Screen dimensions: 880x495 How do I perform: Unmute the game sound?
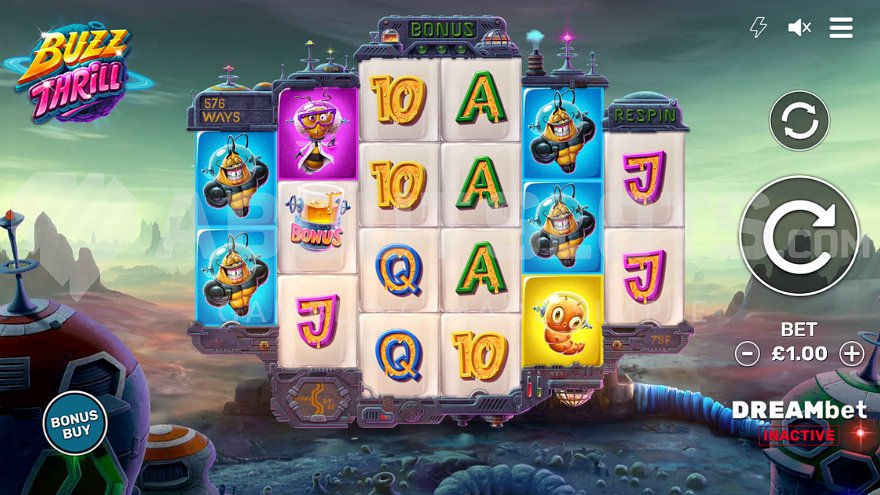(x=799, y=28)
